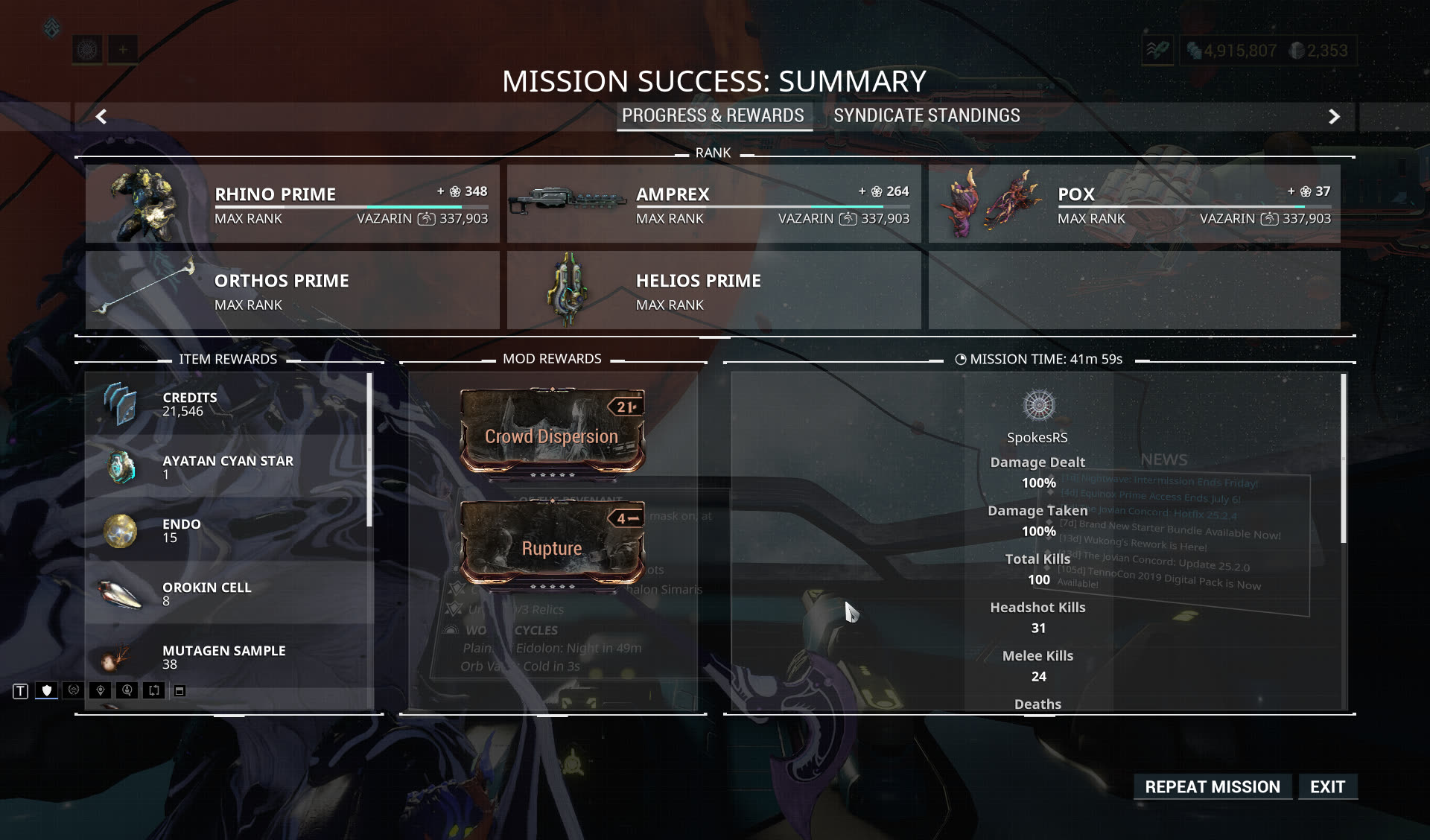Select the Progress & Rewards tab
Viewport: 1430px width, 840px height.
(x=713, y=116)
